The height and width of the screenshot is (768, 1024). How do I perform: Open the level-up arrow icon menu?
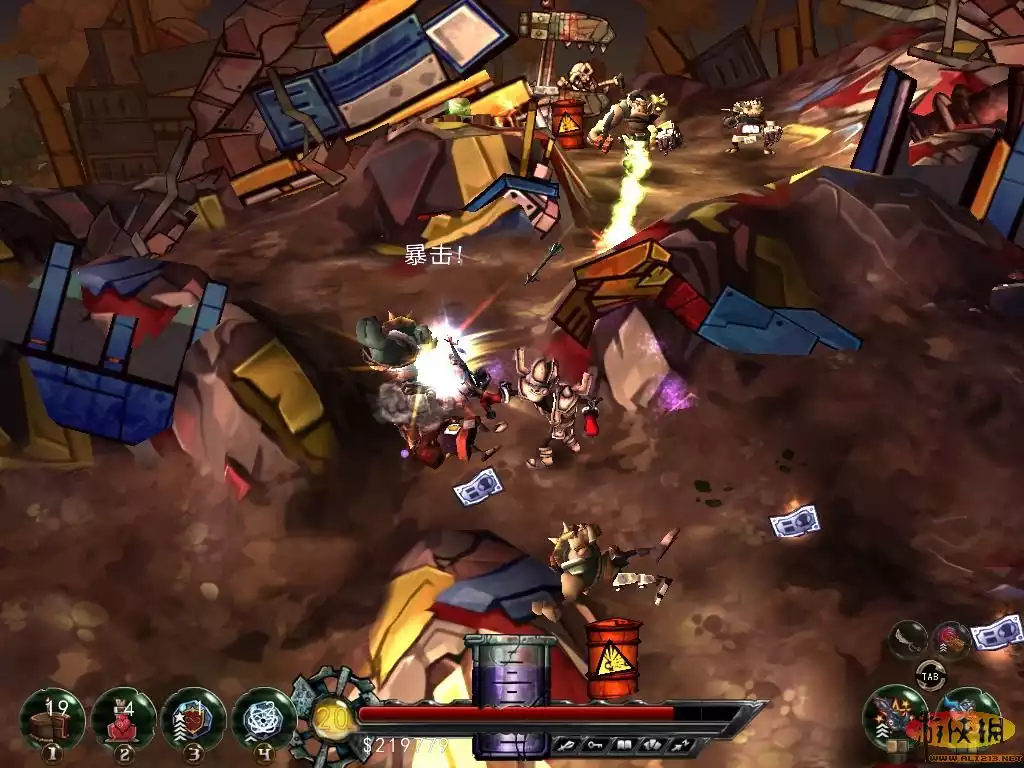pyautogui.click(x=680, y=745)
